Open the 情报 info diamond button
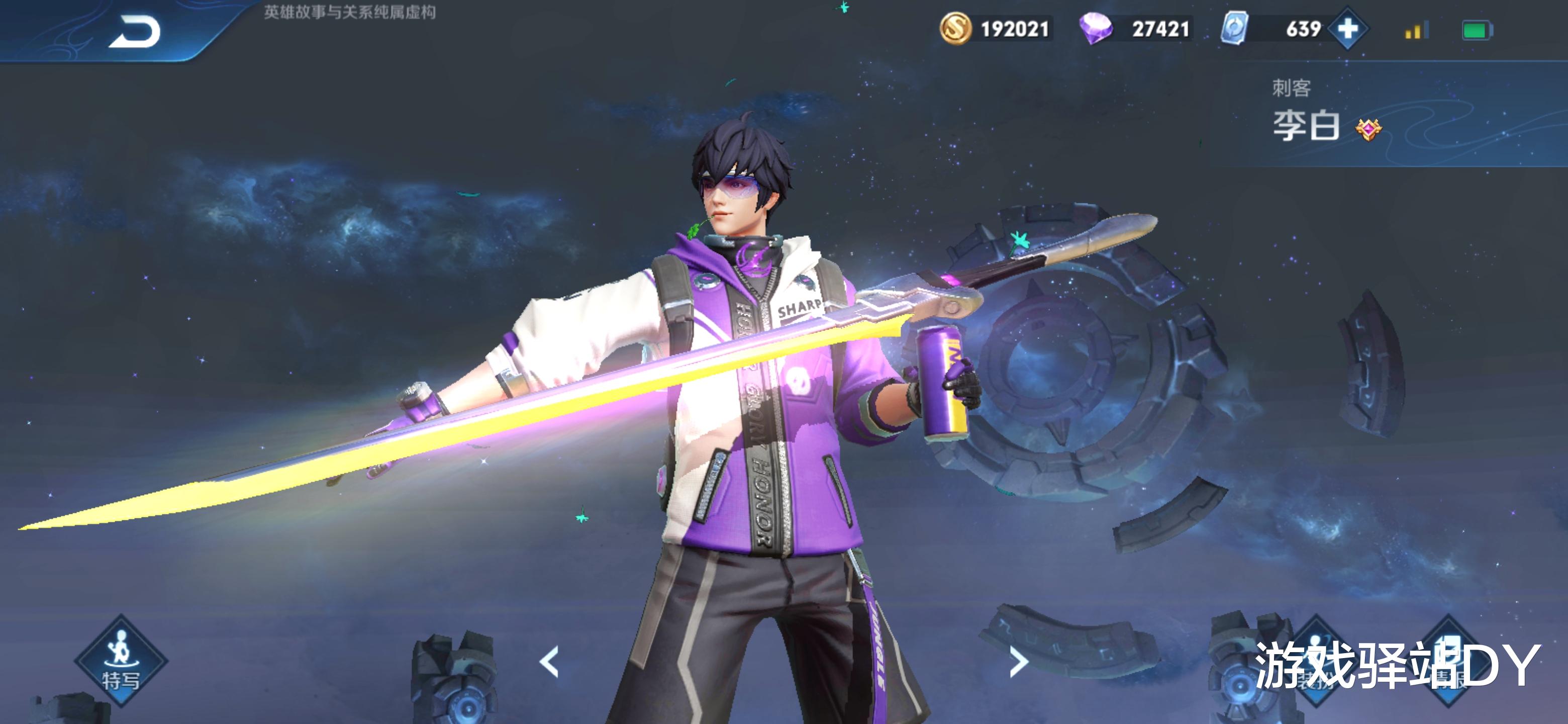The height and width of the screenshot is (724, 1568). pos(1449,661)
